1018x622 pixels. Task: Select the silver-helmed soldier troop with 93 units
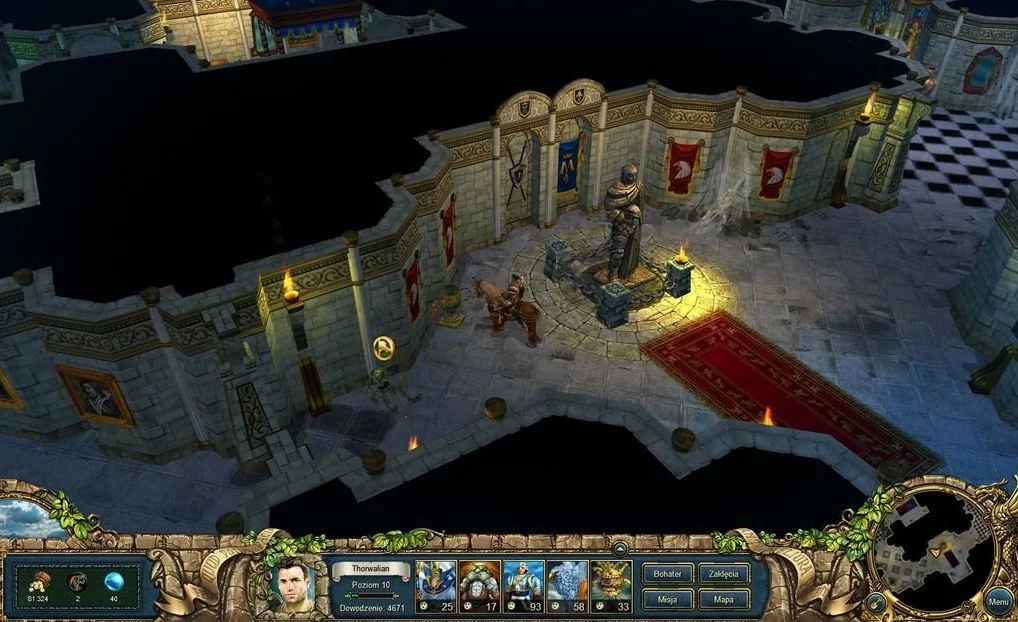(x=524, y=586)
